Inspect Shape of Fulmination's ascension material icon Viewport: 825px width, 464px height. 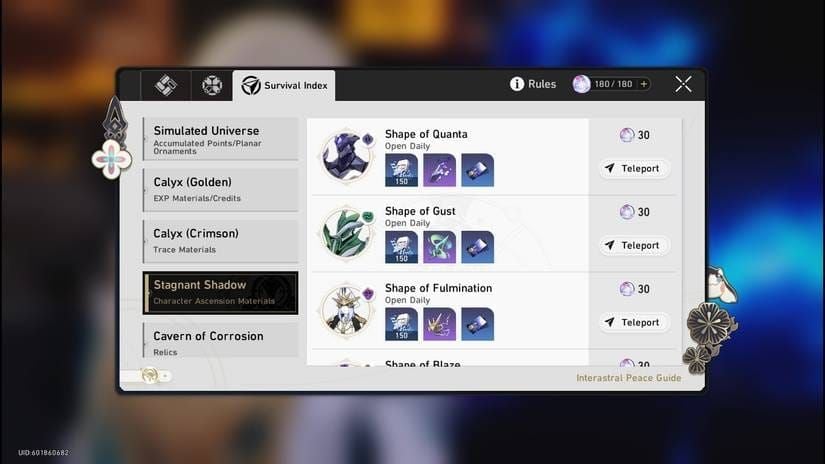(439, 324)
